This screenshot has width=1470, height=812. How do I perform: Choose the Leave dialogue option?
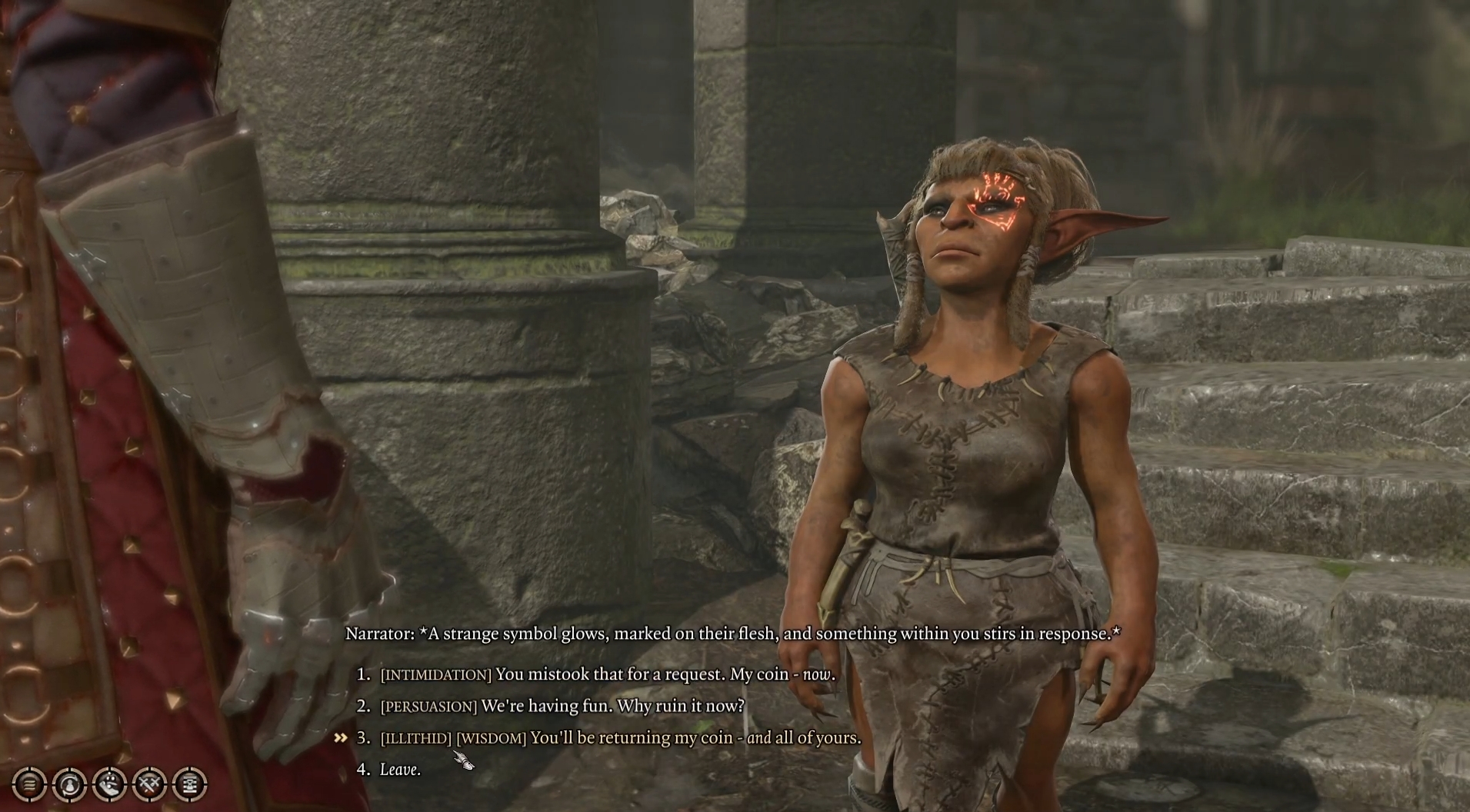pyautogui.click(x=400, y=770)
